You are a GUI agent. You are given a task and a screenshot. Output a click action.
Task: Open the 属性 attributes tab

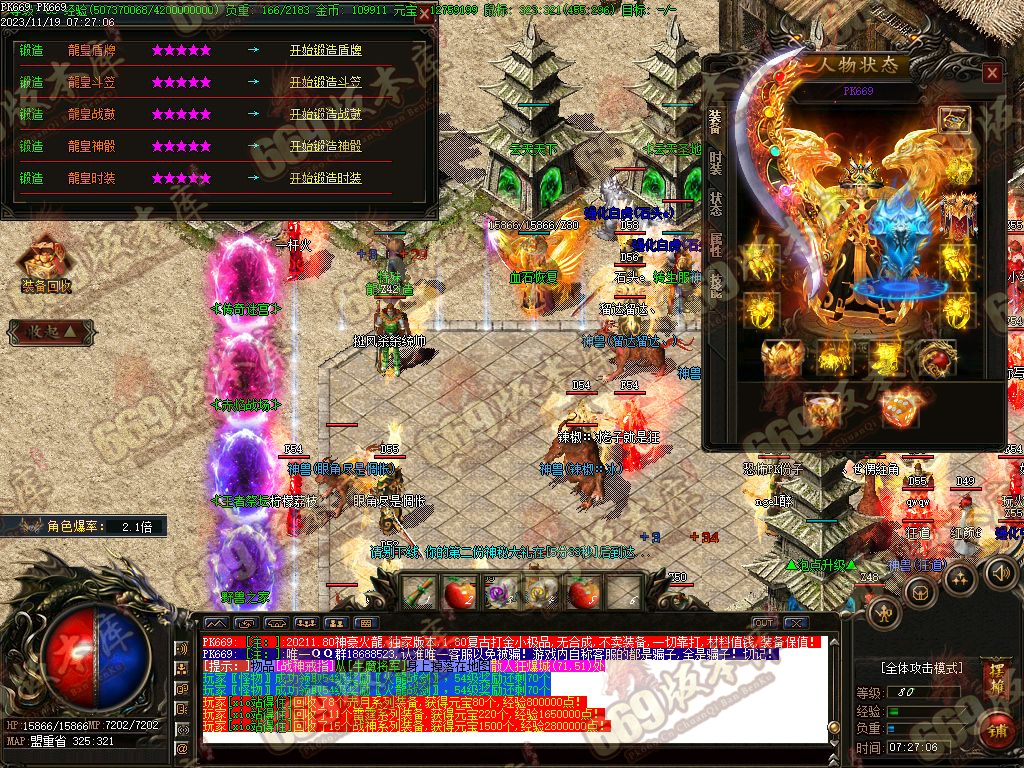tap(716, 245)
